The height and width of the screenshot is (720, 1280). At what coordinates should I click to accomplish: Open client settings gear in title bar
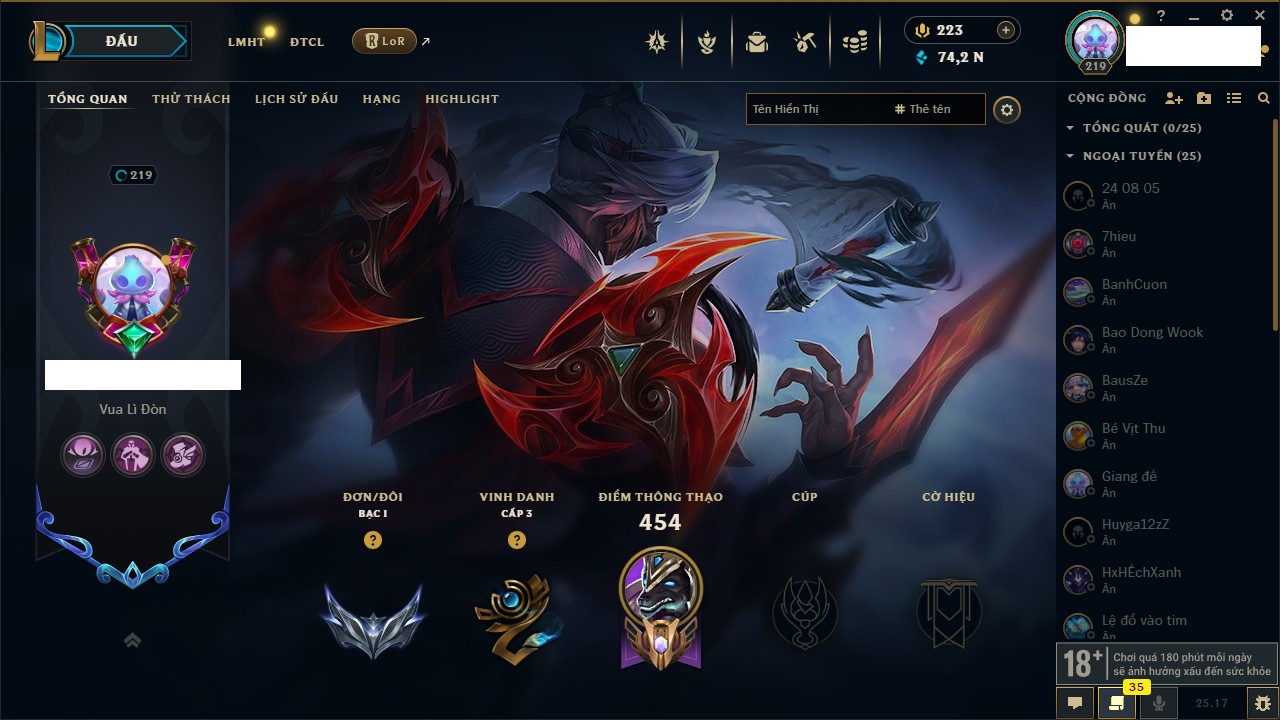coord(1227,15)
